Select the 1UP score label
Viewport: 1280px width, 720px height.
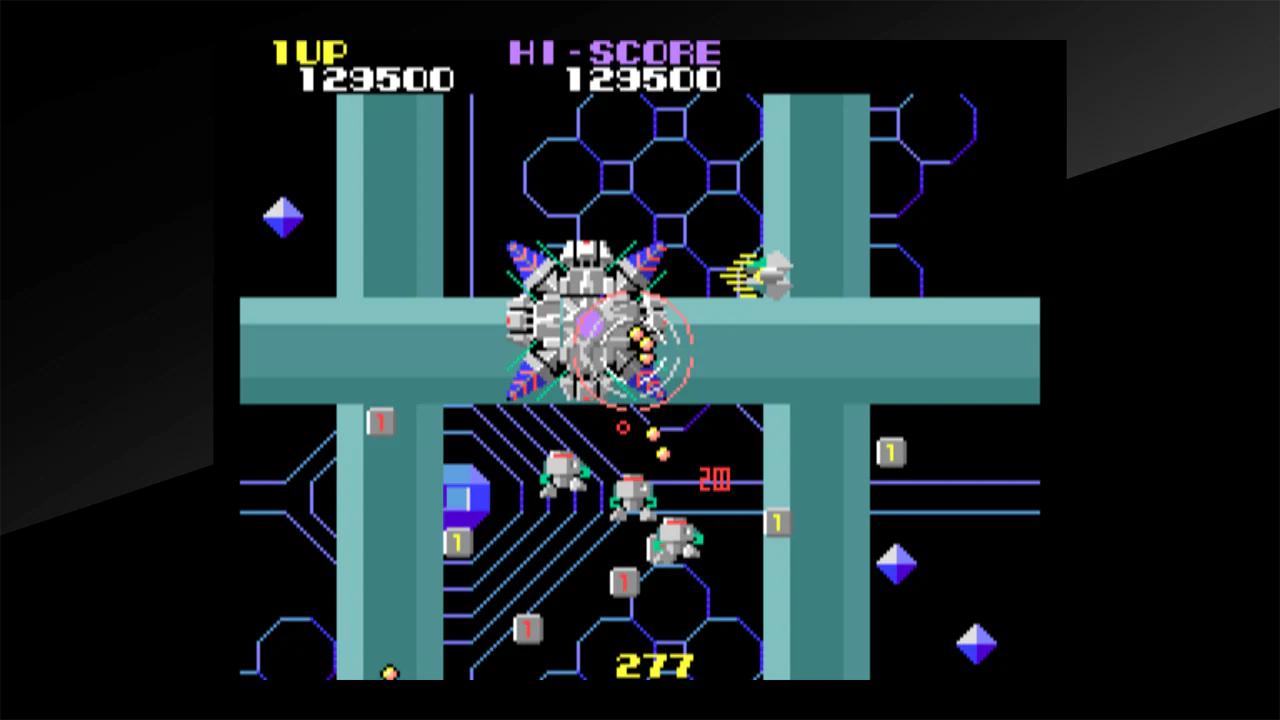[x=312, y=53]
